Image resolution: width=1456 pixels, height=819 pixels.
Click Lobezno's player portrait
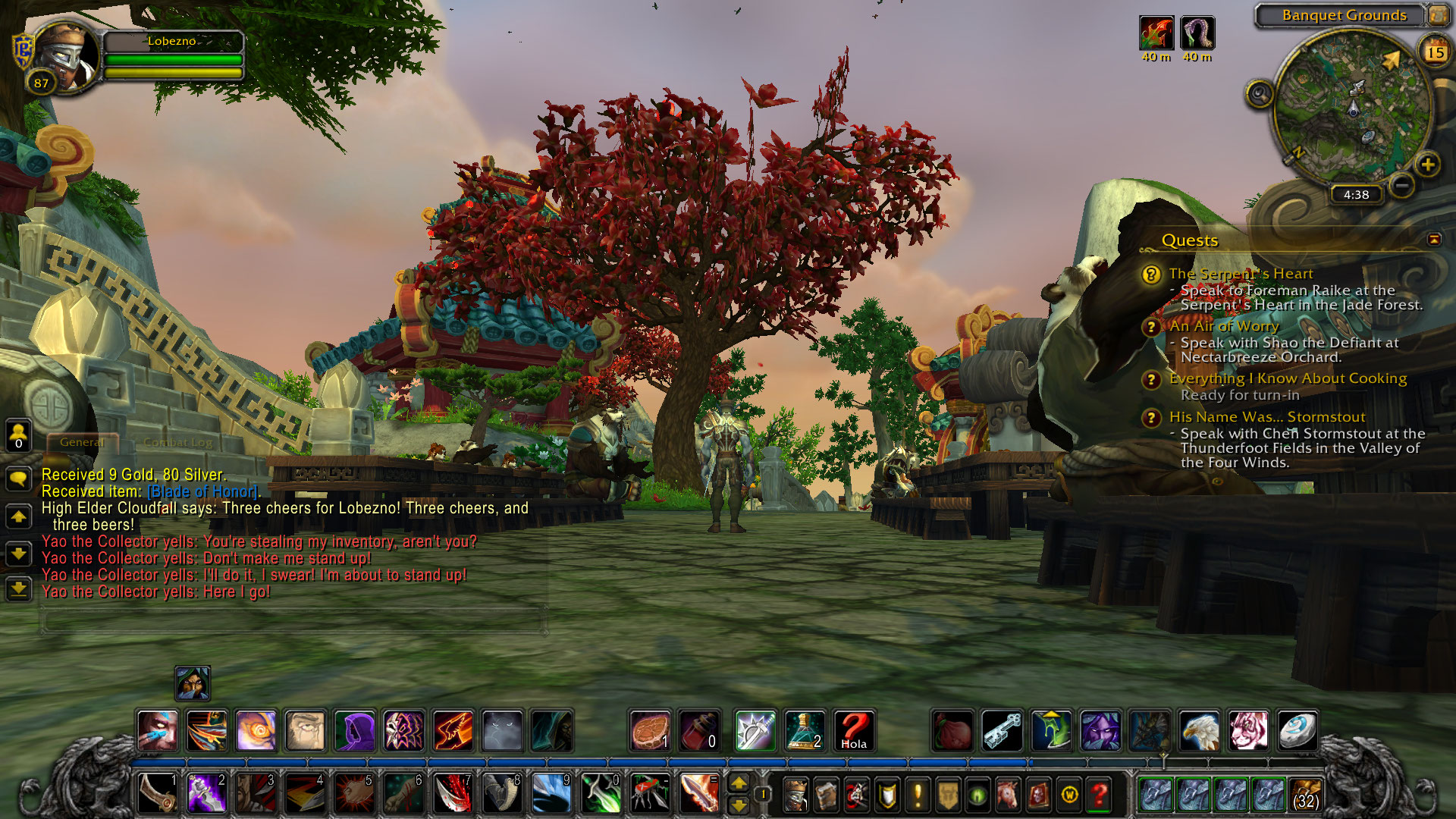click(67, 57)
